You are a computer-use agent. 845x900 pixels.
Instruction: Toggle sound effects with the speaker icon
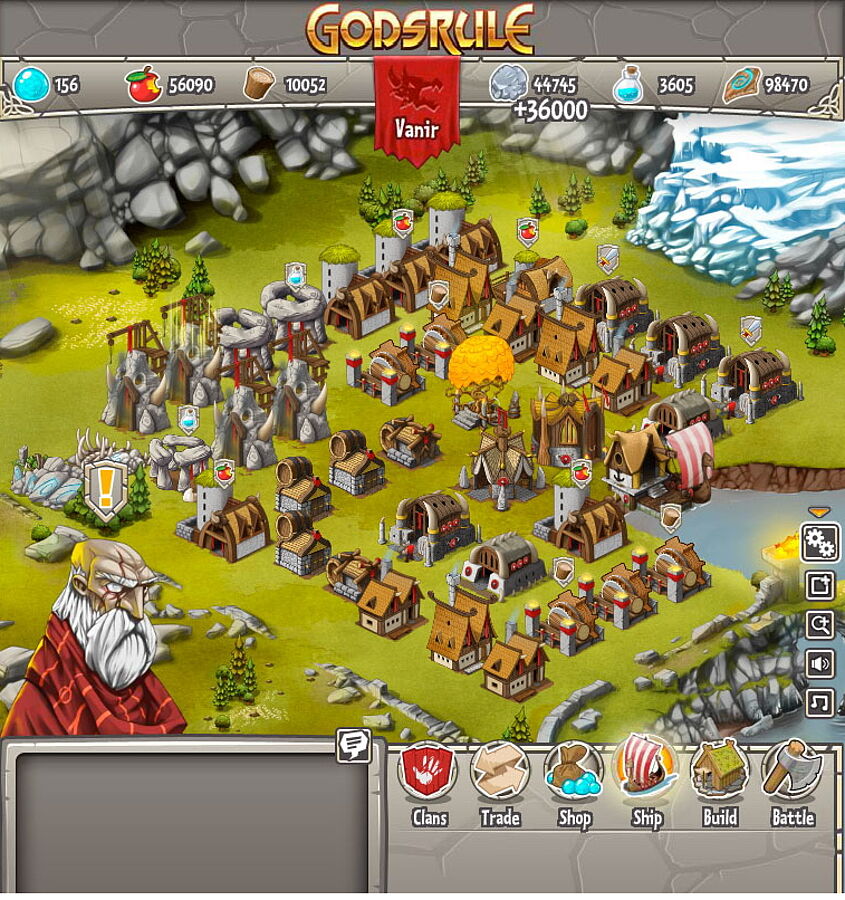821,664
